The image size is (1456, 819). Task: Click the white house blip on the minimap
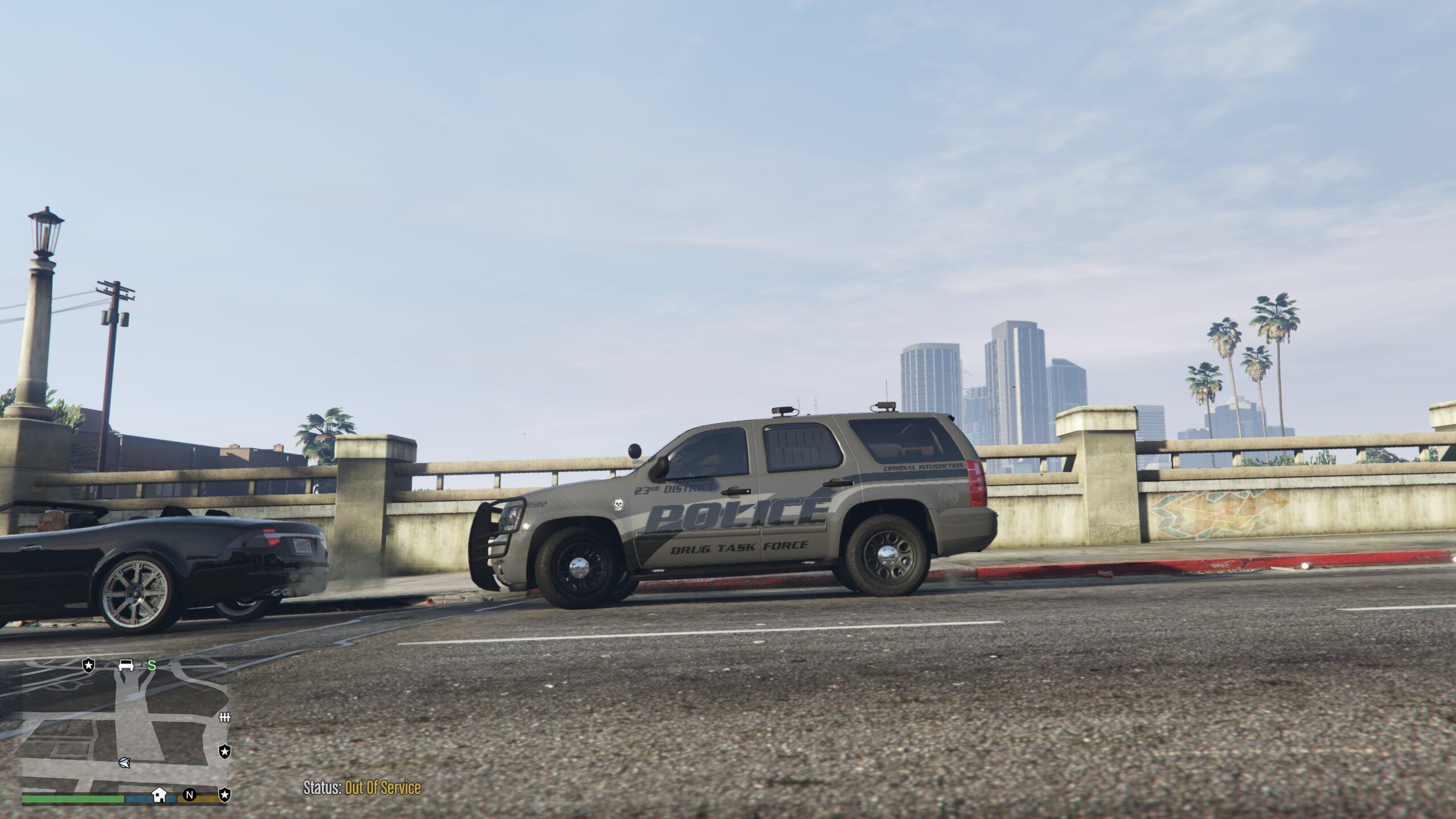click(159, 794)
